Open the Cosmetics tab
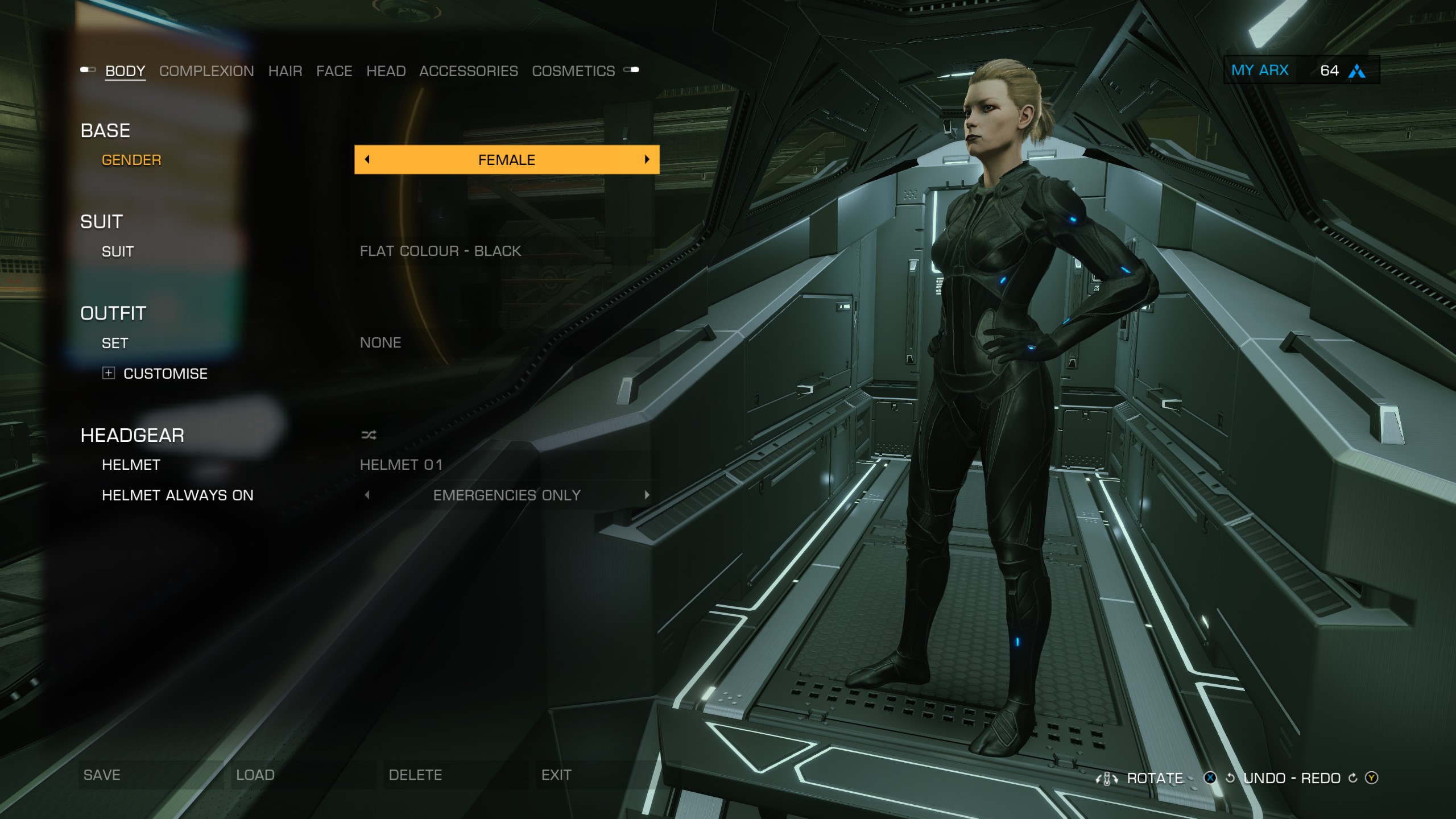Screen dimensions: 1456x819 click(573, 71)
